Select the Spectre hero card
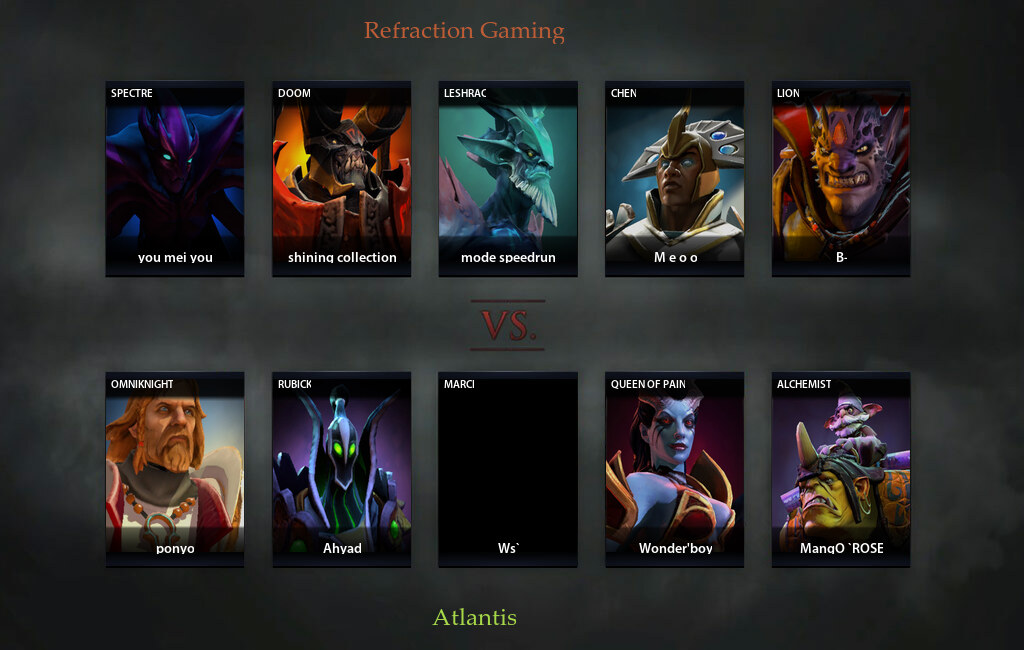 pos(175,178)
